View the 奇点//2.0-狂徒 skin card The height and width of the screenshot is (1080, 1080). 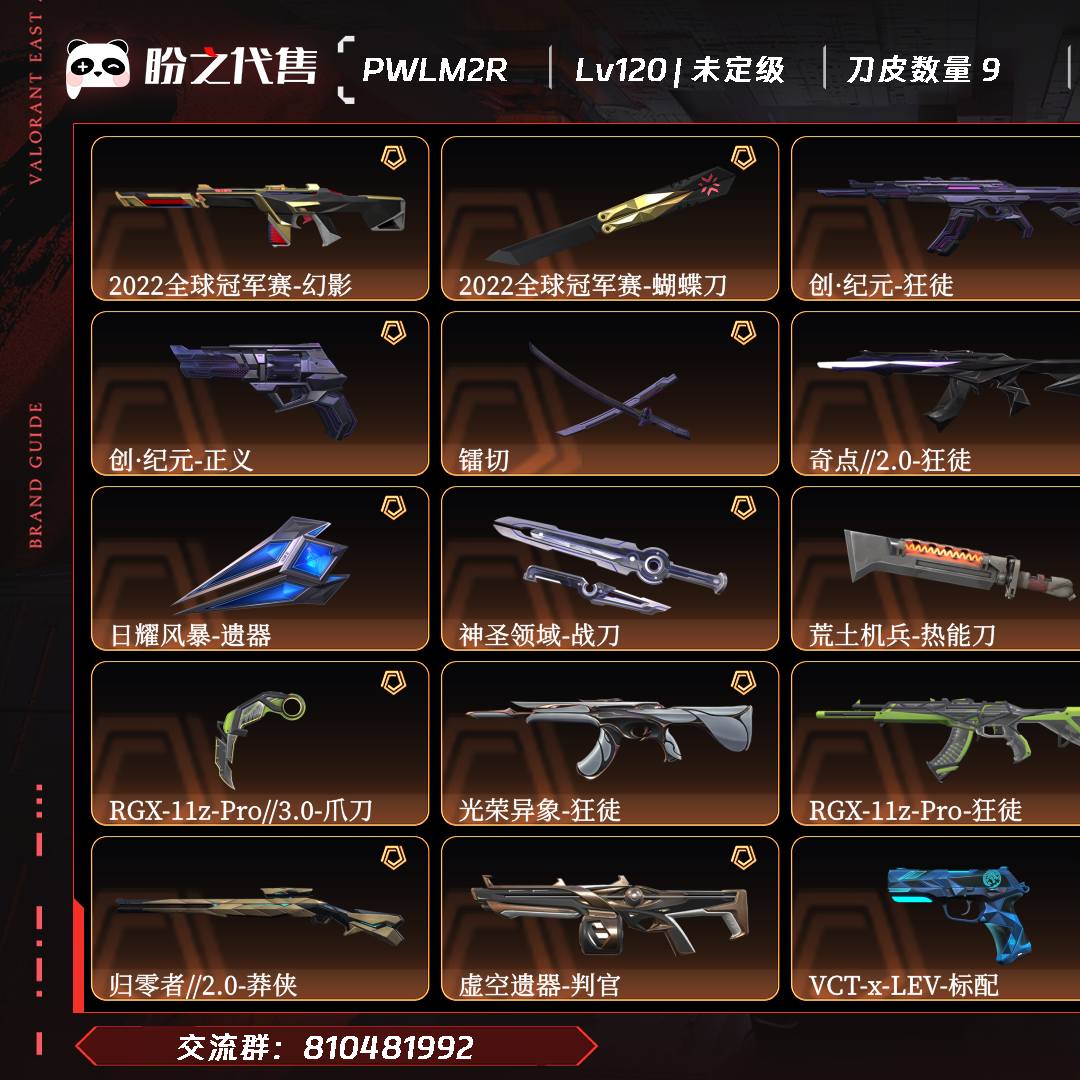click(x=935, y=393)
